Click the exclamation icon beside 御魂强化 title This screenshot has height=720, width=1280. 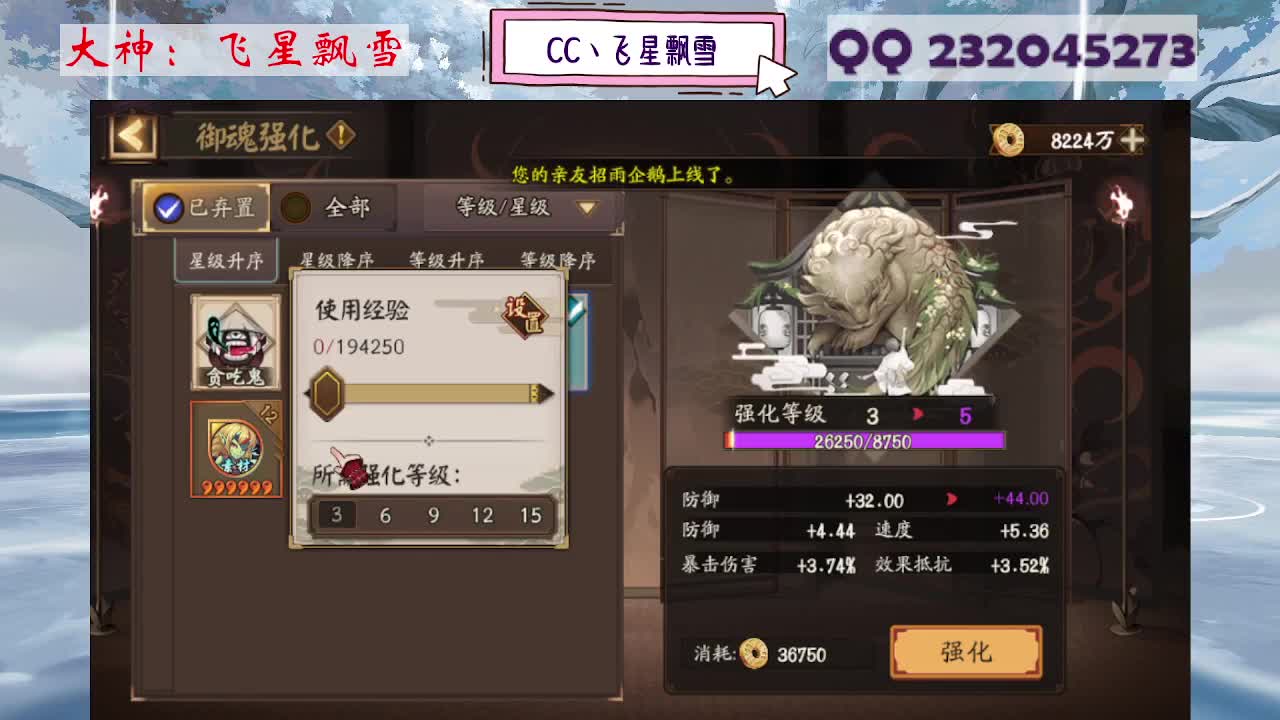340,132
